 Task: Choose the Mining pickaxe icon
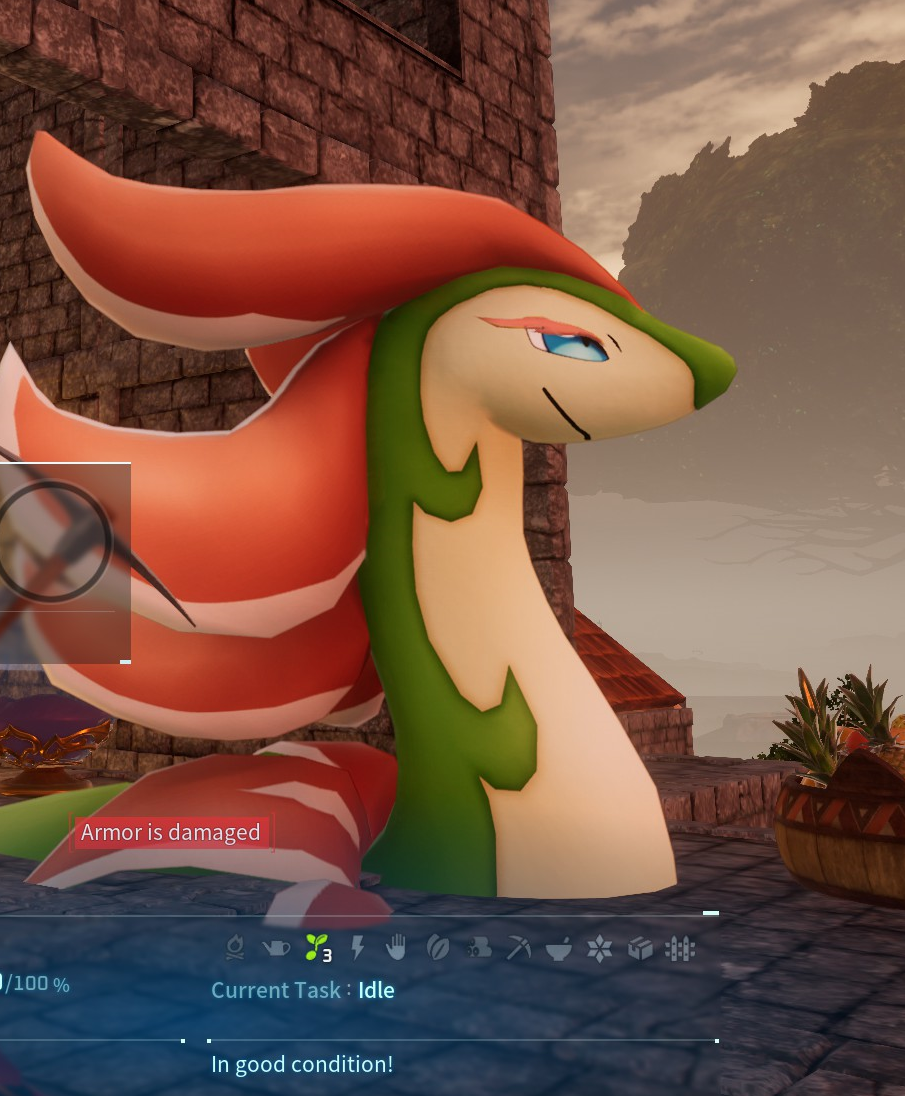(x=518, y=947)
